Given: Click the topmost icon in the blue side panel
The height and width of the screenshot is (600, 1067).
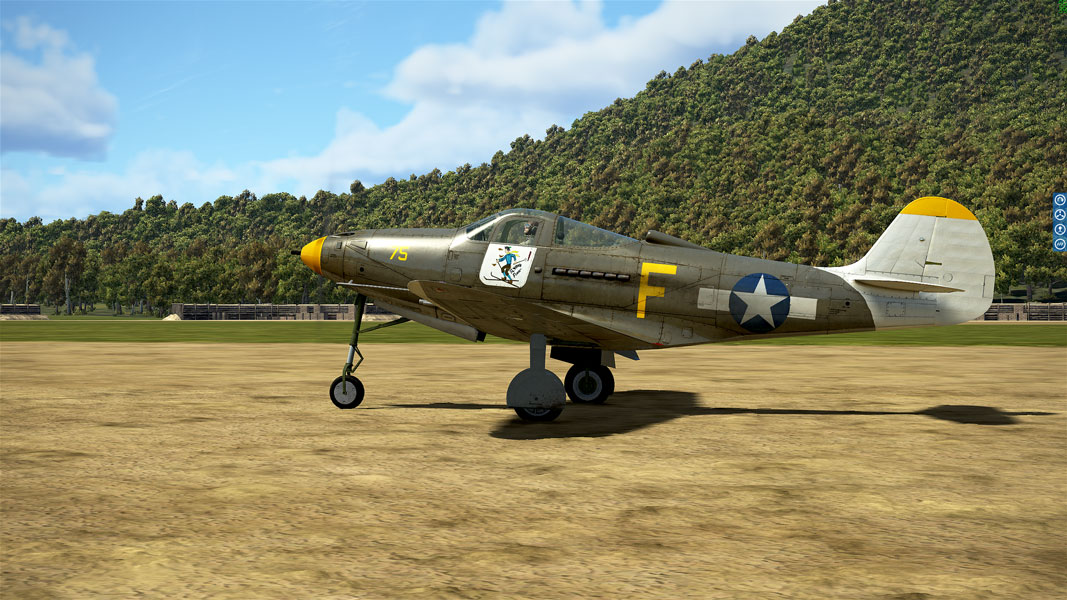Looking at the screenshot, I should point(1059,200).
